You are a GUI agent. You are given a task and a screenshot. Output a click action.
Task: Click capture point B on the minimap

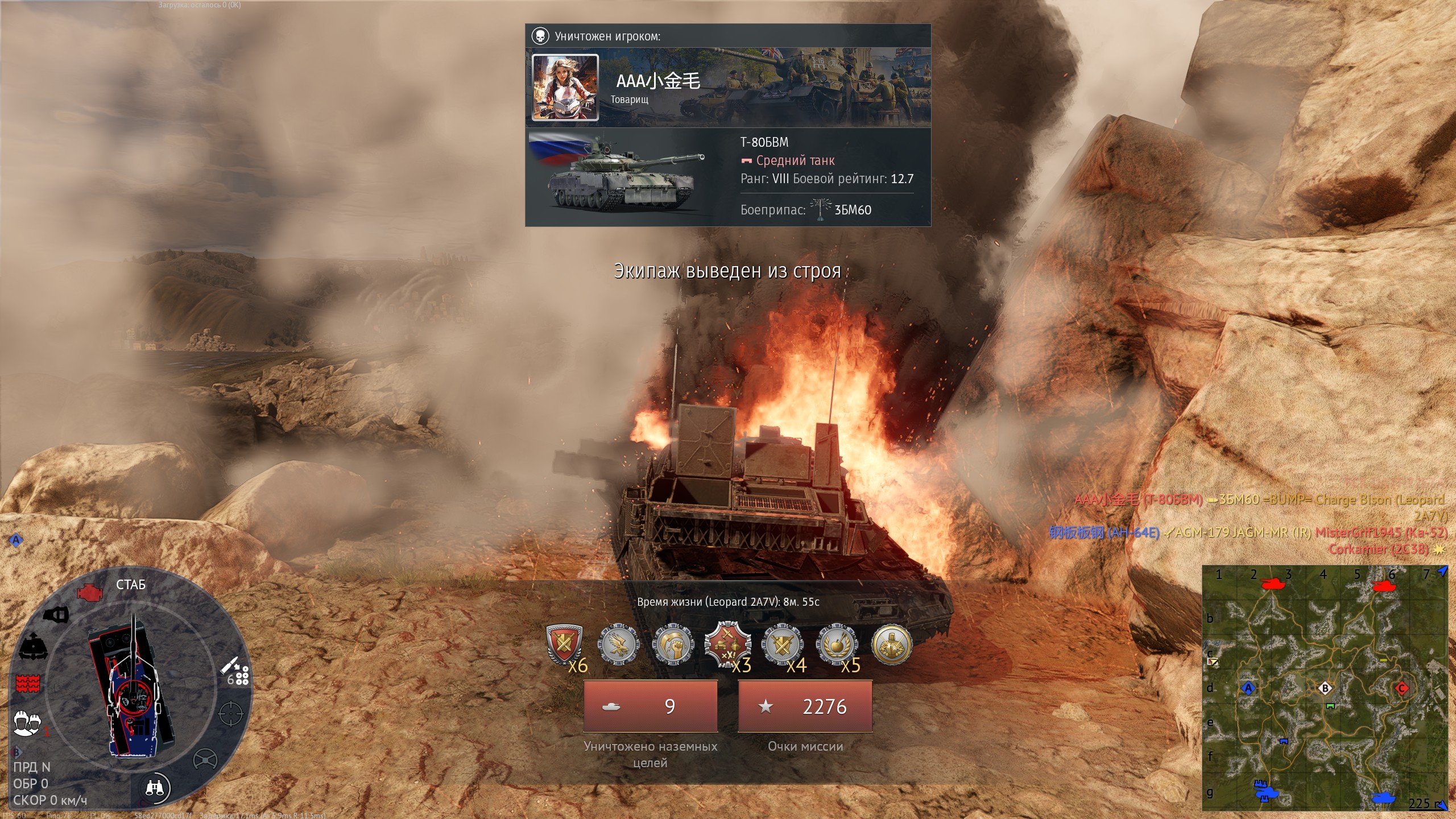[x=1325, y=688]
